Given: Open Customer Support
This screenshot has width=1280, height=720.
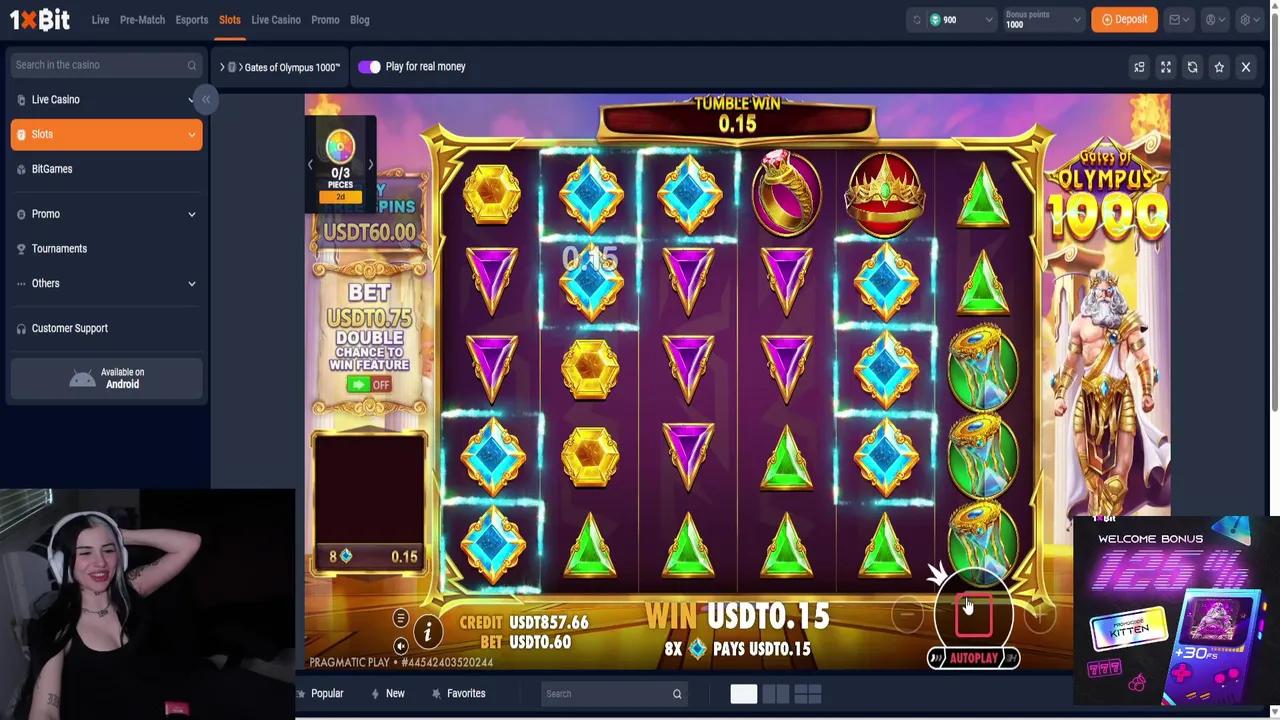Looking at the screenshot, I should coord(69,328).
